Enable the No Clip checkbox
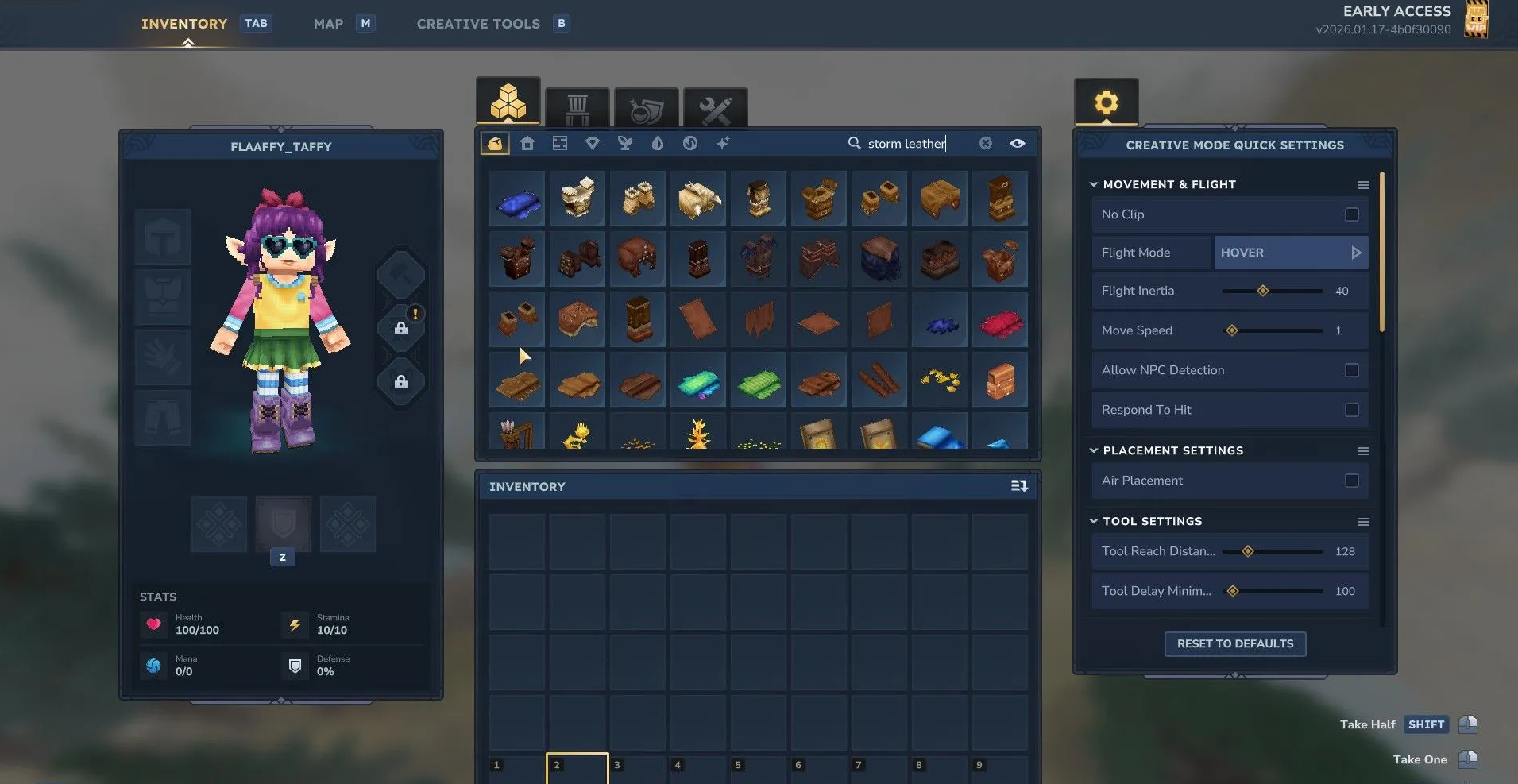 1351,214
